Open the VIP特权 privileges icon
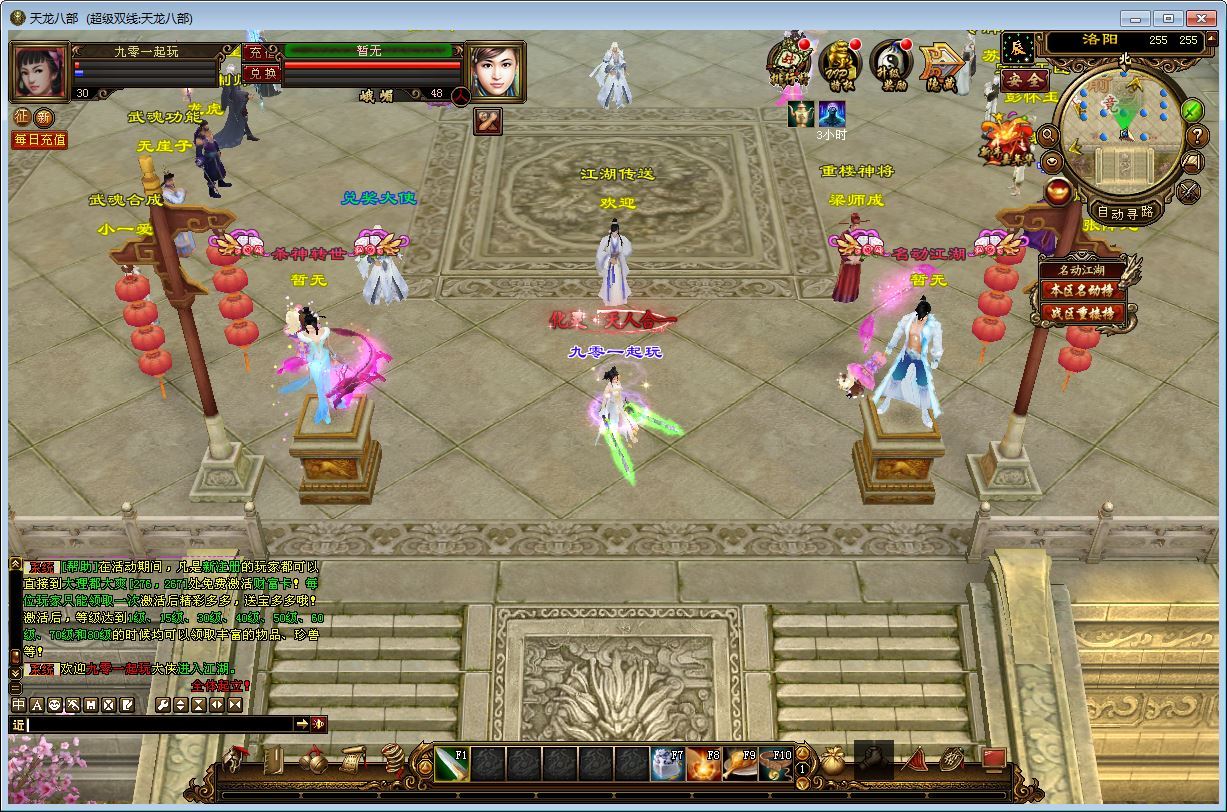The height and width of the screenshot is (812, 1227). 840,64
